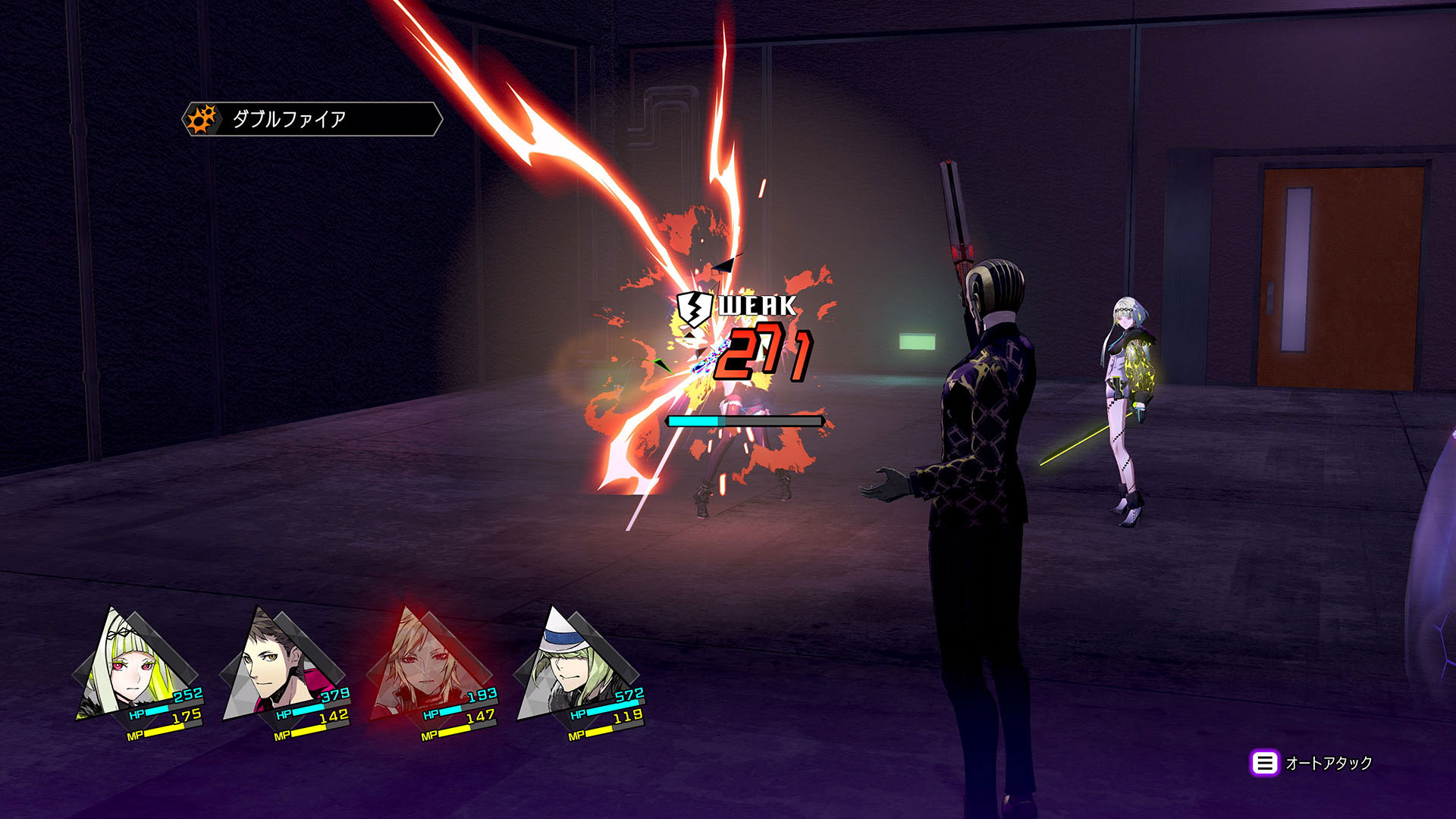Toggle the オートアタック auto attack option
Image resolution: width=1456 pixels, height=819 pixels.
click(1312, 763)
